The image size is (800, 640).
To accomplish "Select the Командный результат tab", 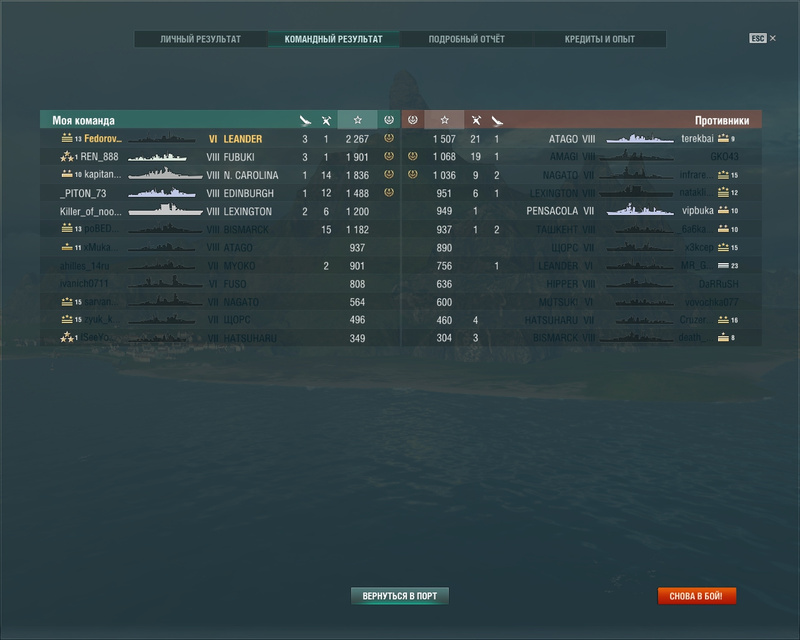I will (x=333, y=40).
